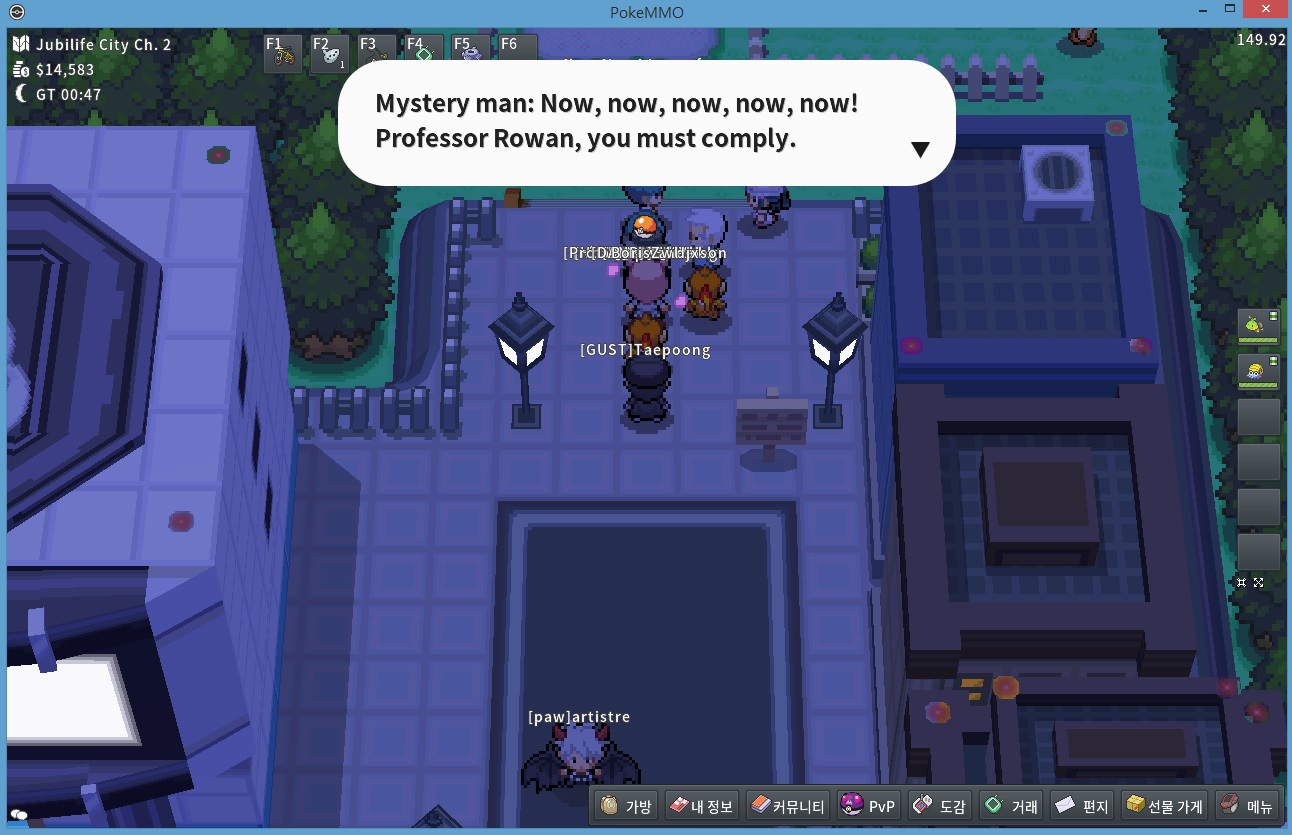Open the 가방 bag menu

627,806
